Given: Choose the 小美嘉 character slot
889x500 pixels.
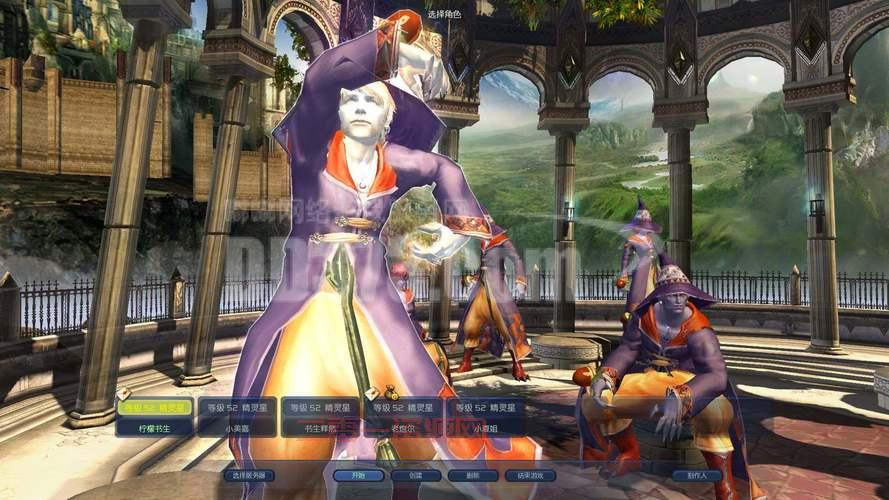Looking at the screenshot, I should pos(237,417).
